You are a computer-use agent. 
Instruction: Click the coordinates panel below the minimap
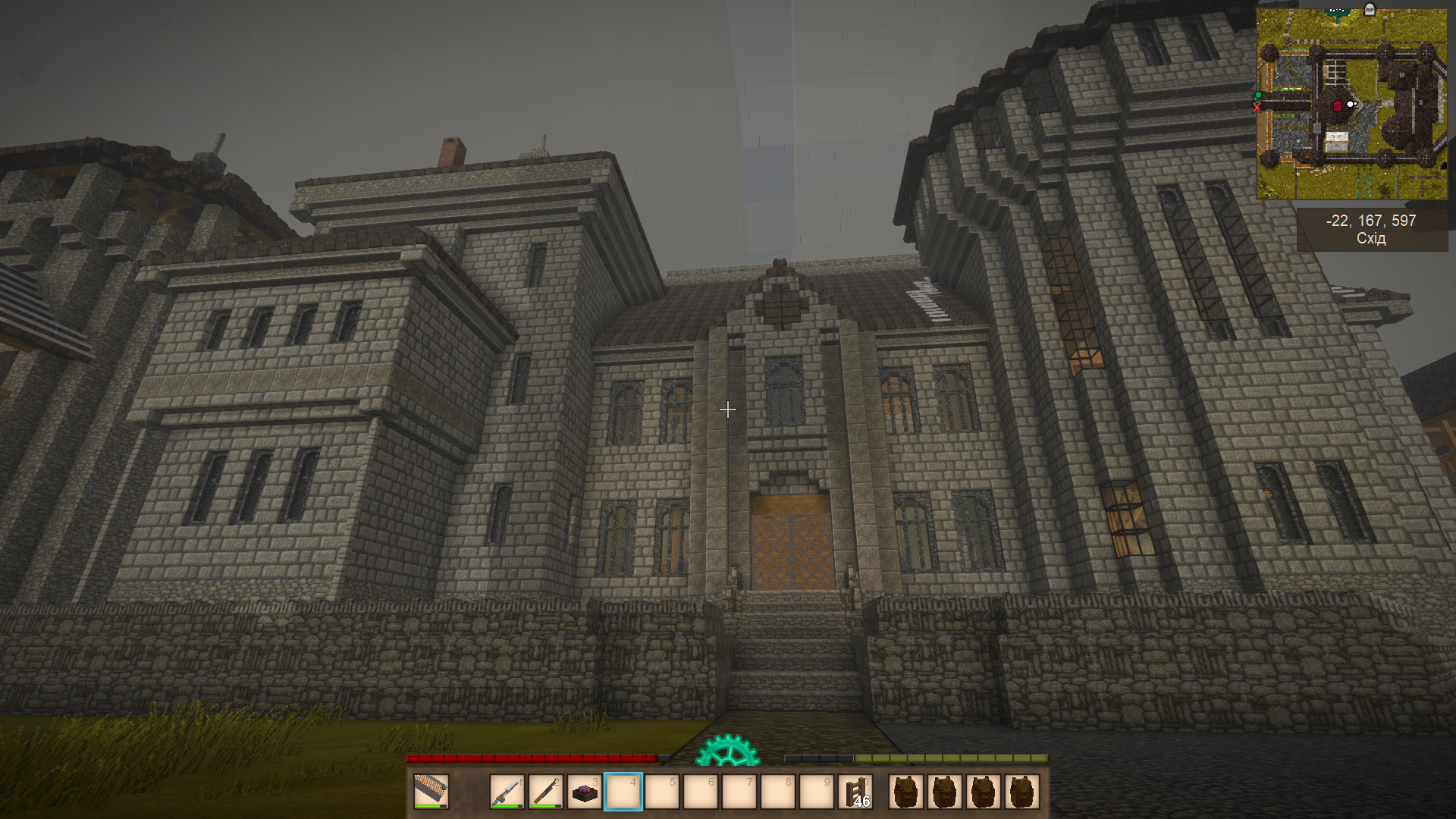[1371, 229]
